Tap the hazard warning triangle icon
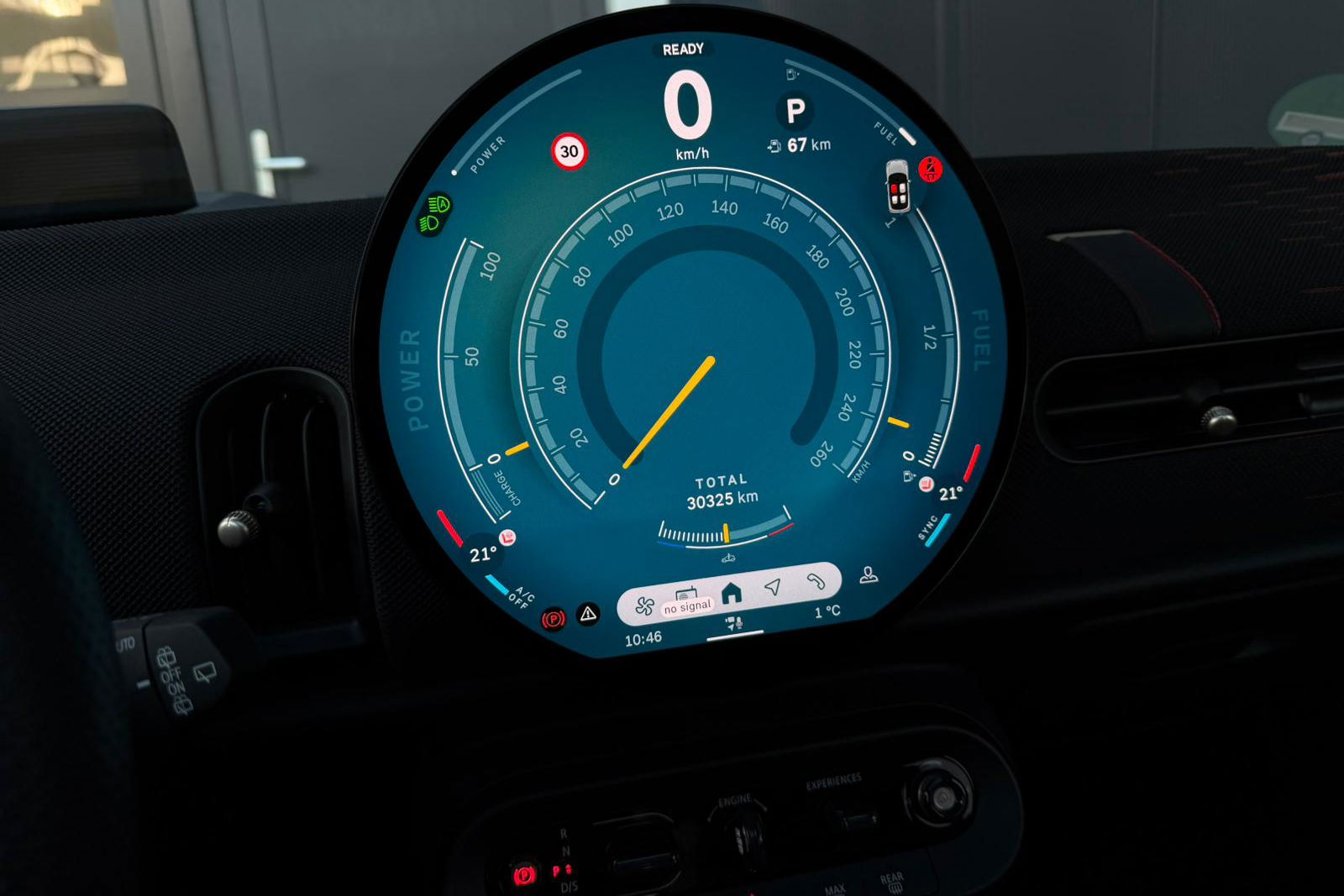This screenshot has width=1344, height=896. (x=588, y=614)
